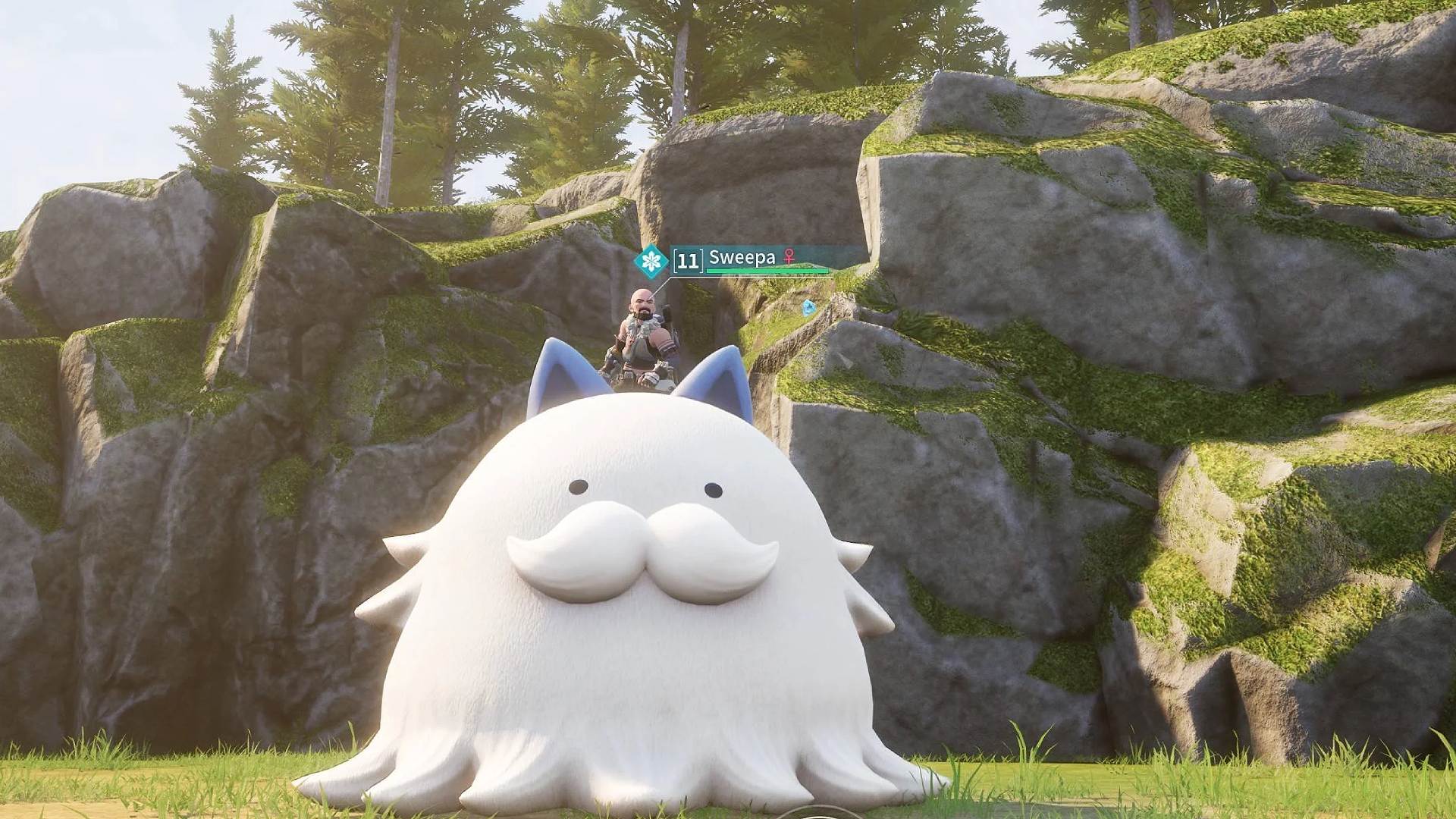Click the female gender symbol next to Sweepa

tap(789, 258)
